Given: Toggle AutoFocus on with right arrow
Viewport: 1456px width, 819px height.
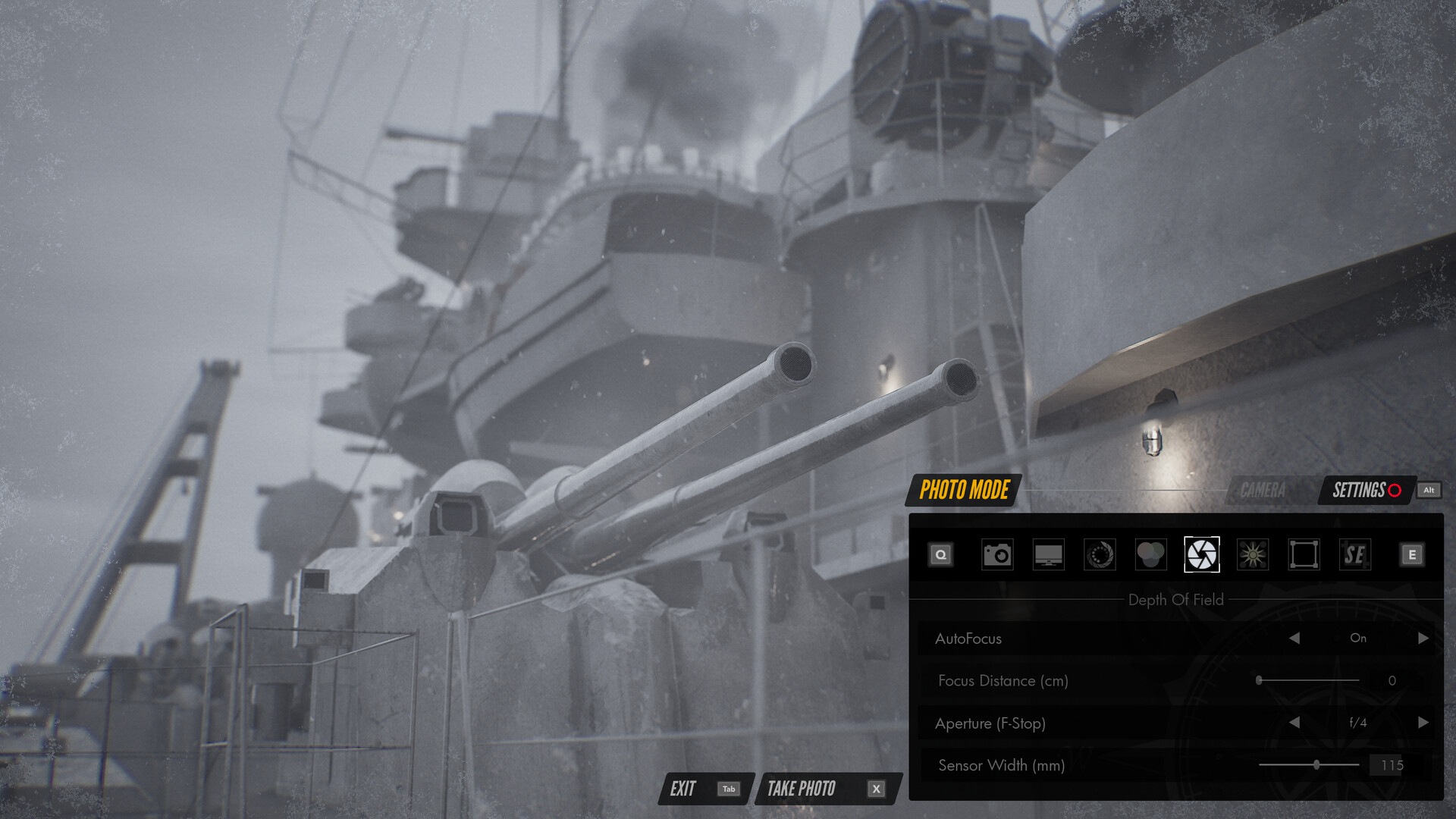Looking at the screenshot, I should pyautogui.click(x=1423, y=639).
